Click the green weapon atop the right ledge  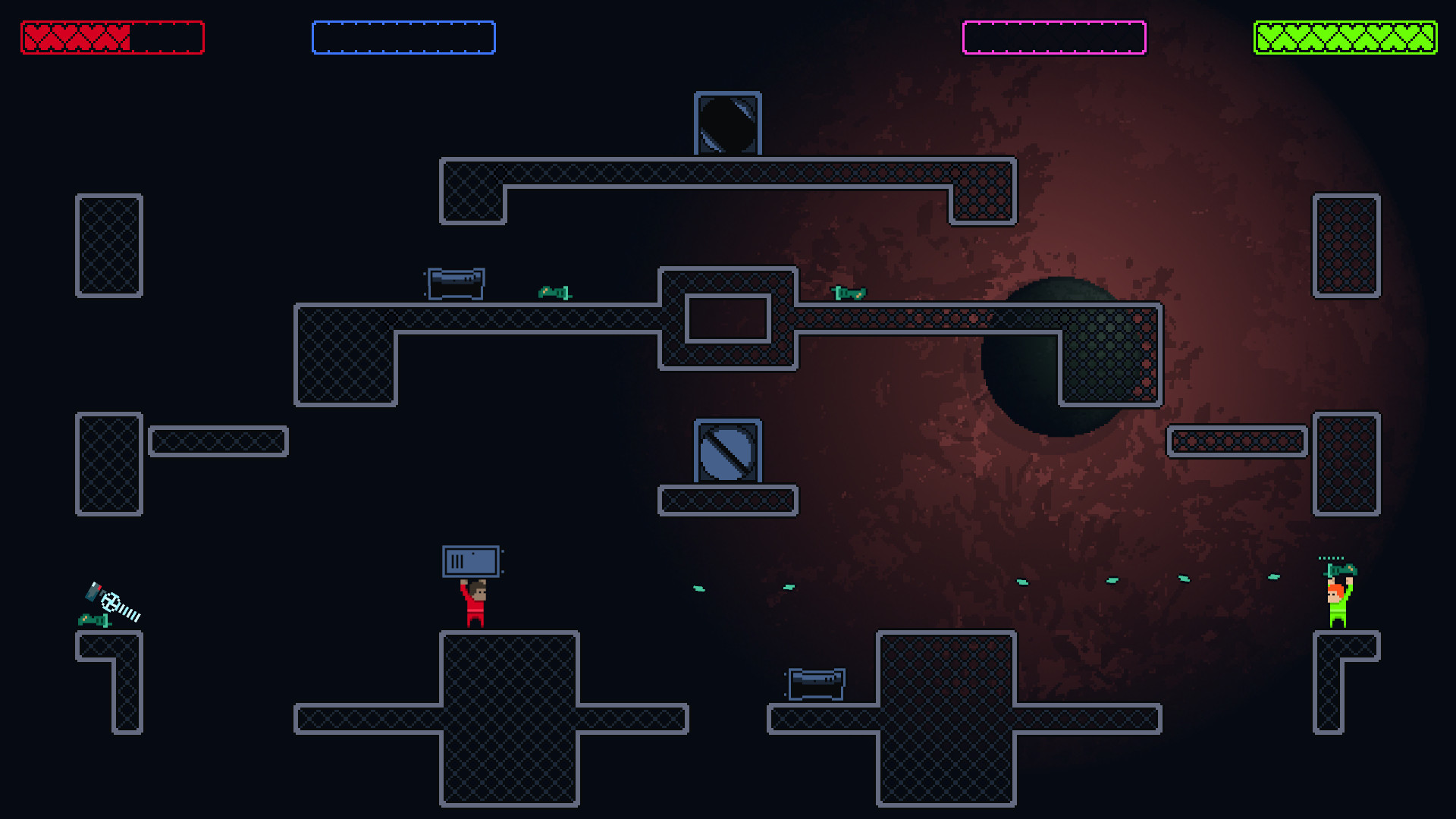pos(1341,569)
